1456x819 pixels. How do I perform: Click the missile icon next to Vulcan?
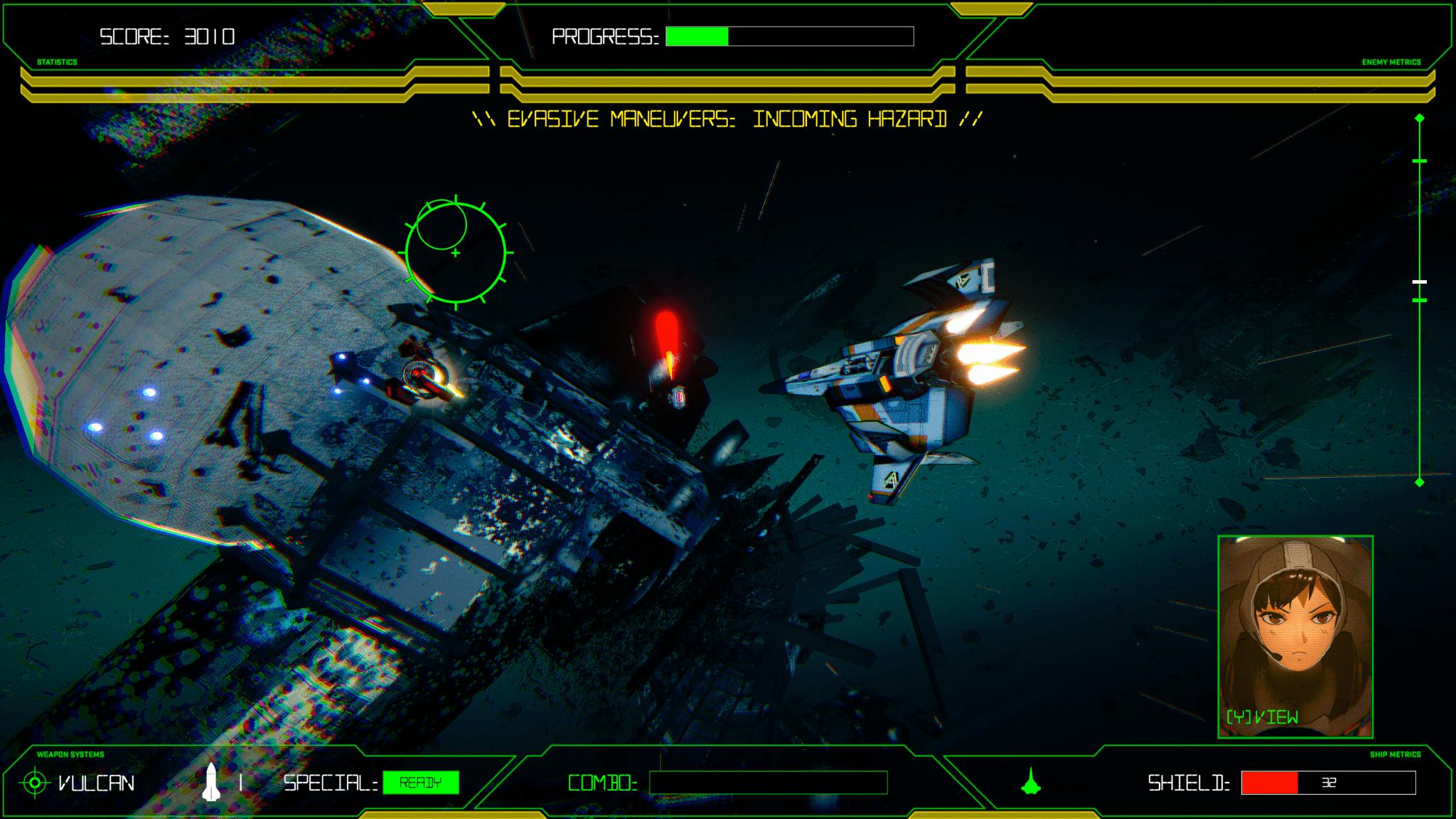coord(213,782)
